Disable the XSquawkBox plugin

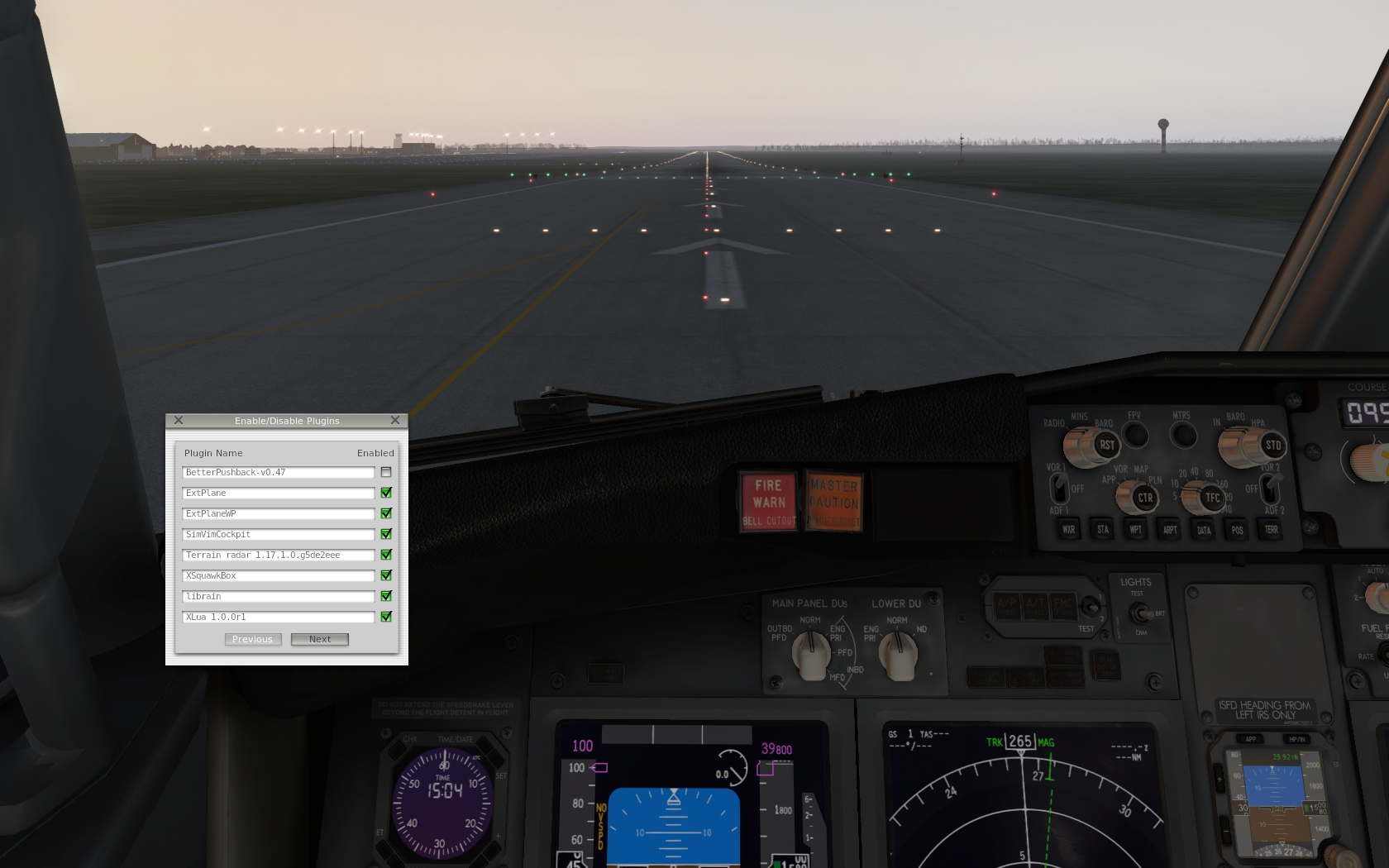click(x=386, y=575)
